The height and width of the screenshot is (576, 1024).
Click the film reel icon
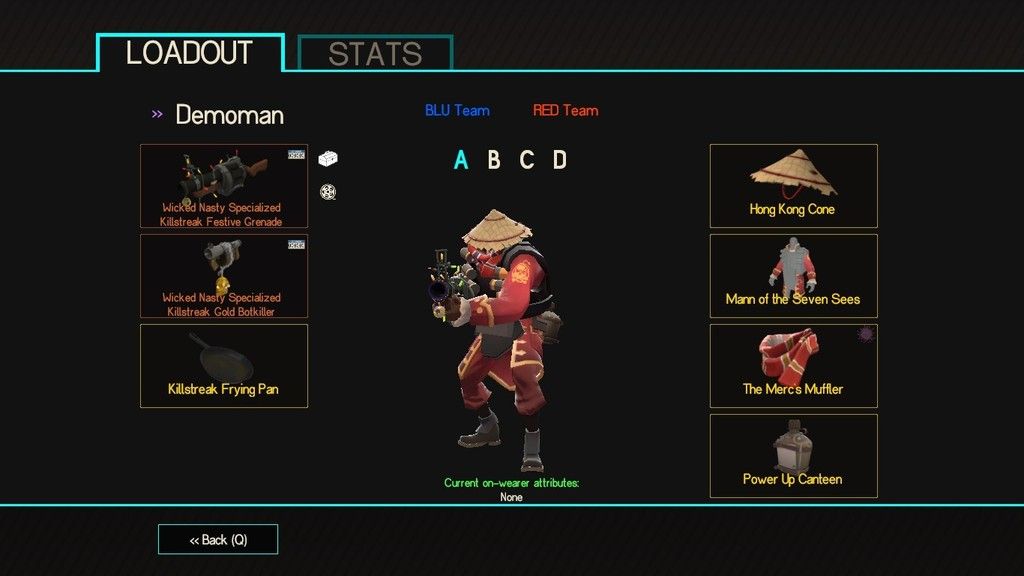click(327, 191)
